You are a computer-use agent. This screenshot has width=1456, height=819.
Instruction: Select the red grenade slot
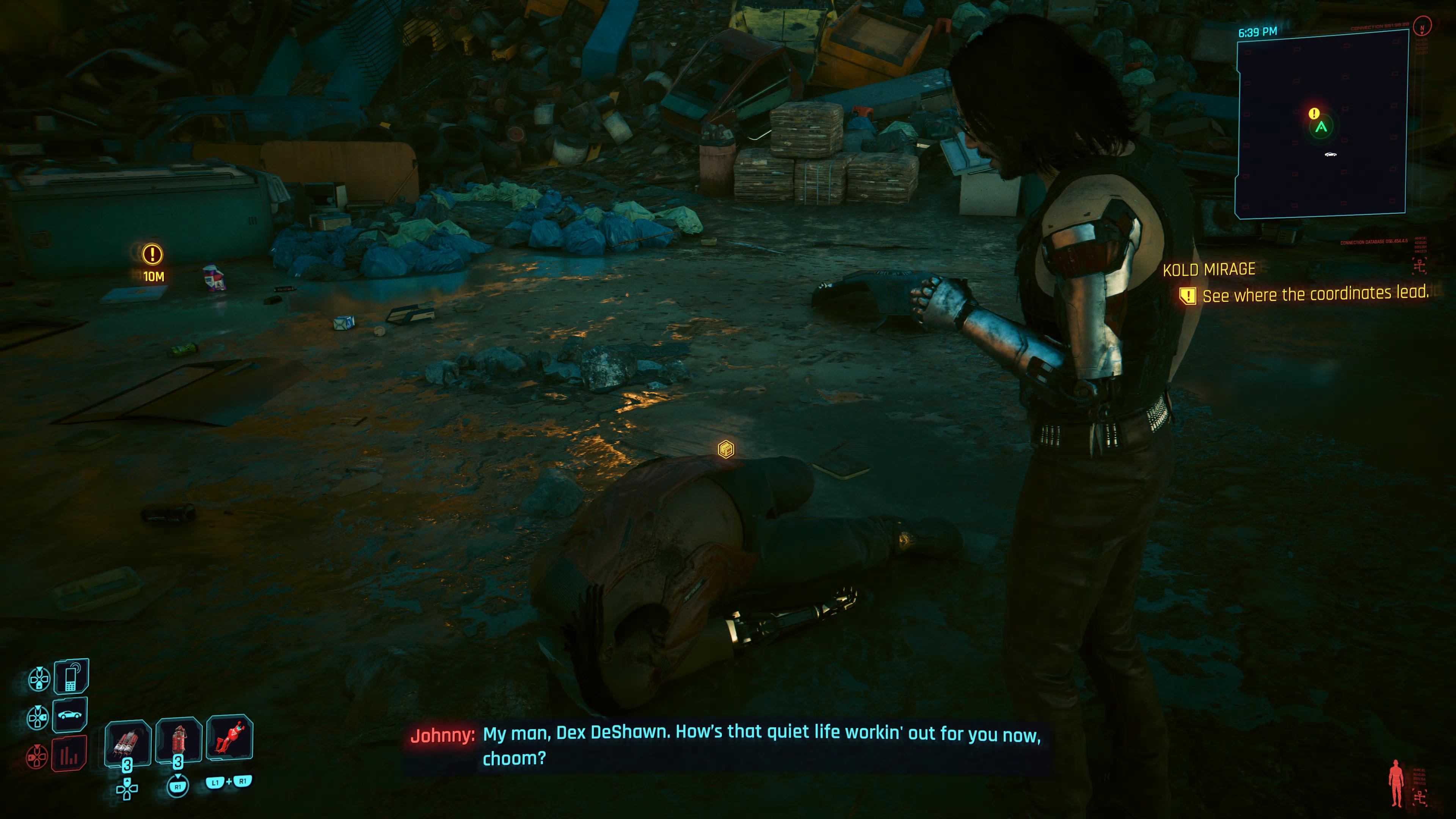[x=179, y=741]
